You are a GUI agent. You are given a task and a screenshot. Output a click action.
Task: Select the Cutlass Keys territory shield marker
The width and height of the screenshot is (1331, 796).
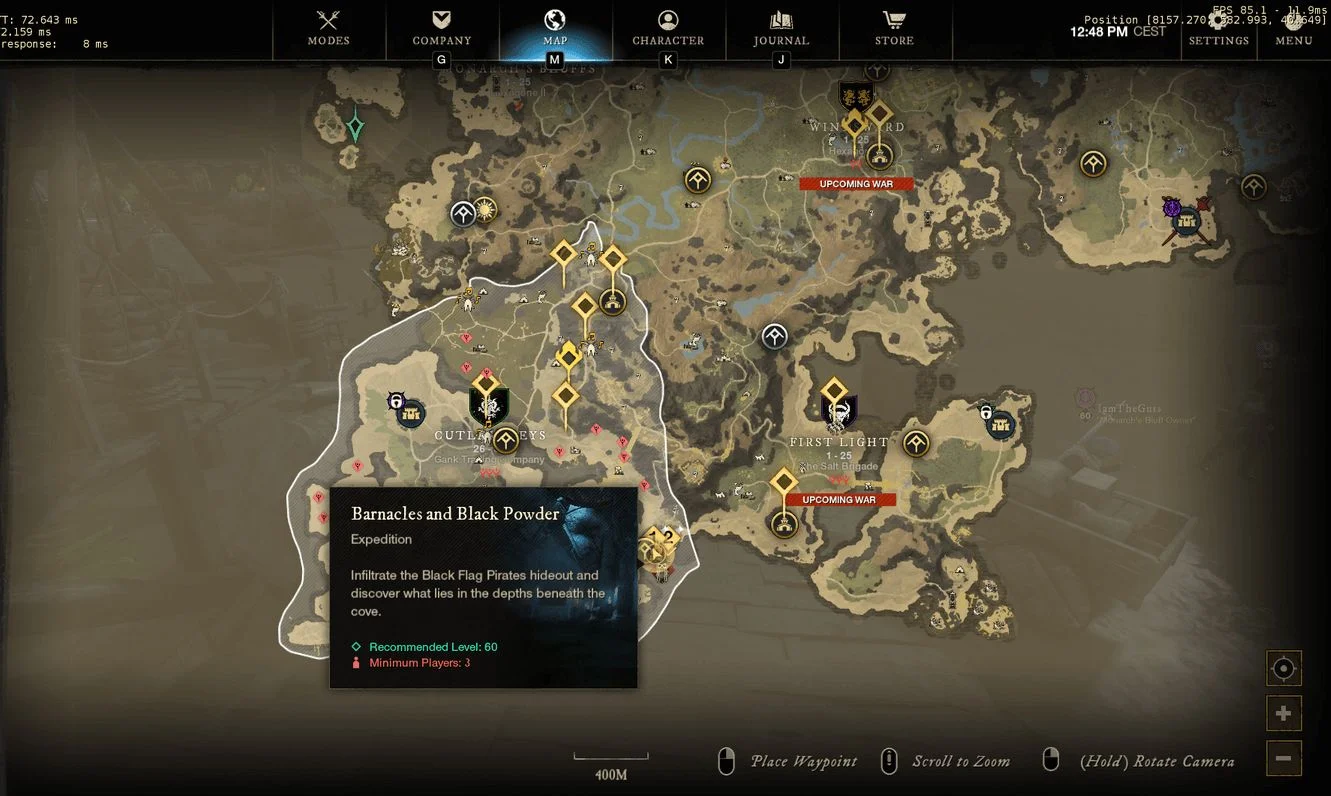[x=489, y=407]
